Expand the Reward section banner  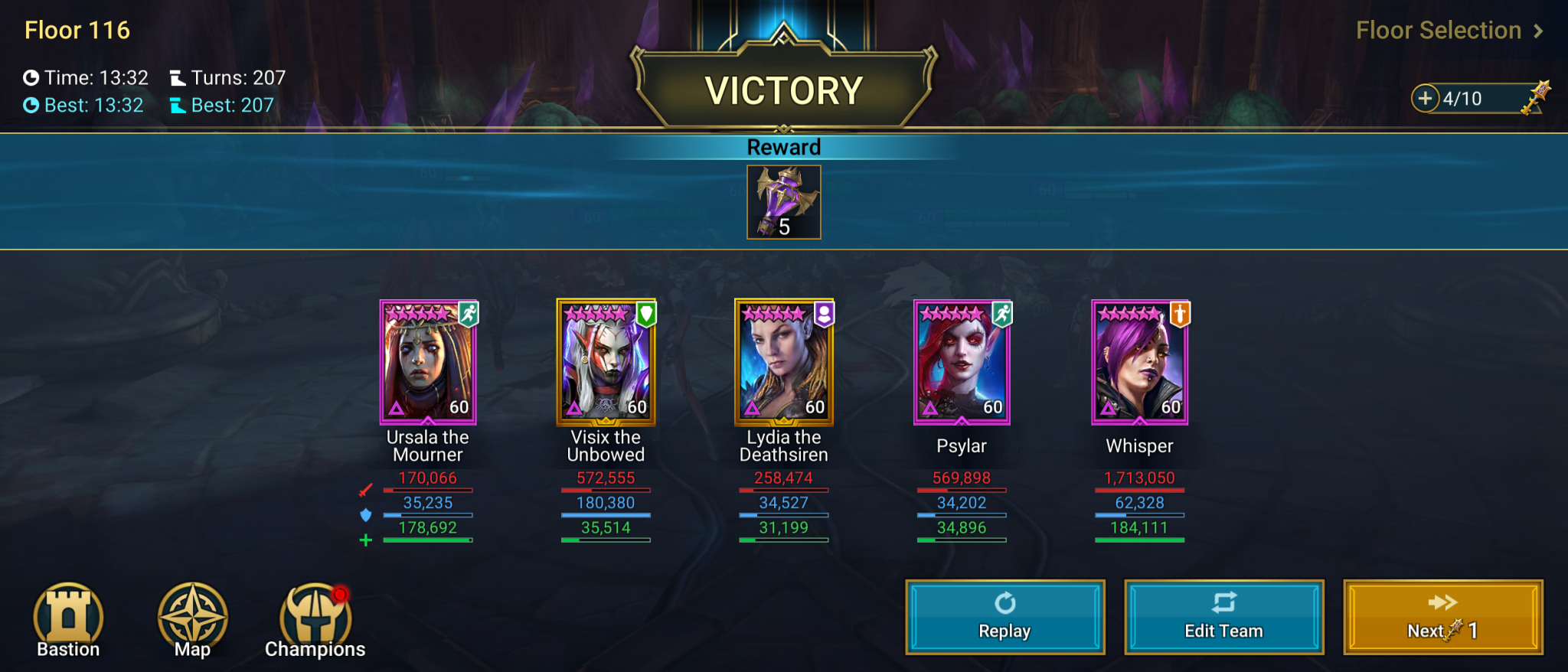click(783, 147)
